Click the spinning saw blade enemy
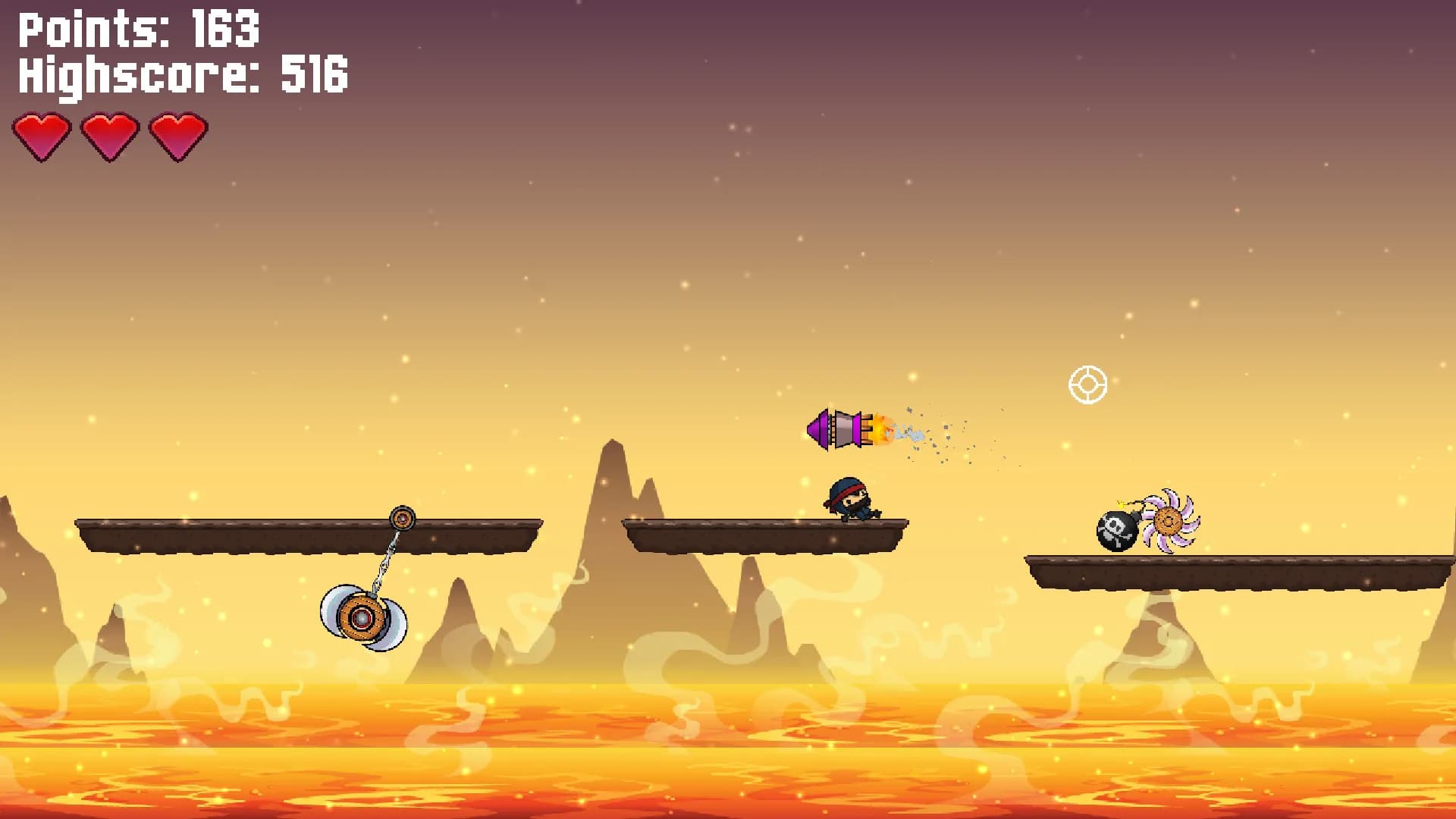Image resolution: width=1456 pixels, height=819 pixels. coord(1168,519)
